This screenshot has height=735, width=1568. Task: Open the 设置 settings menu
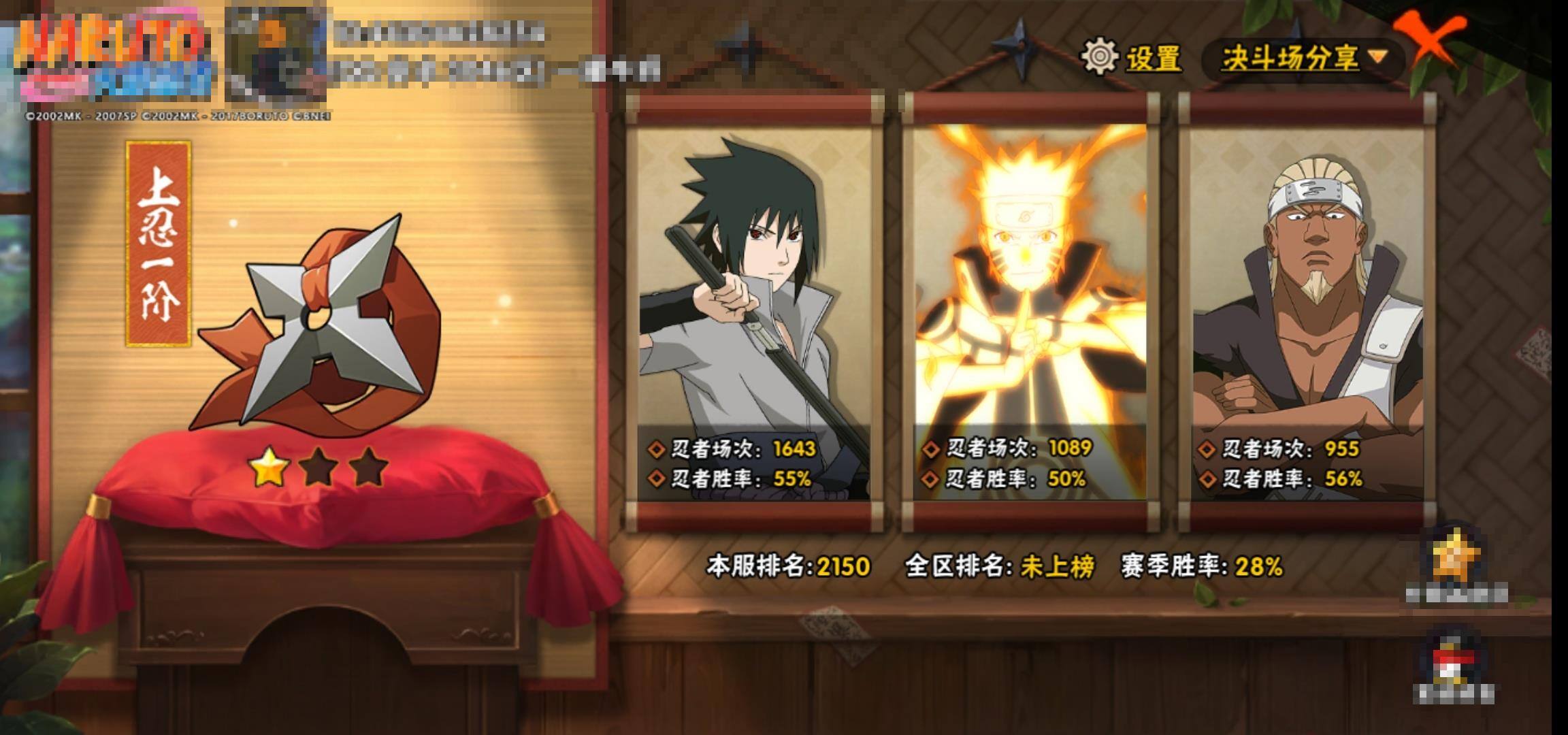(1132, 57)
